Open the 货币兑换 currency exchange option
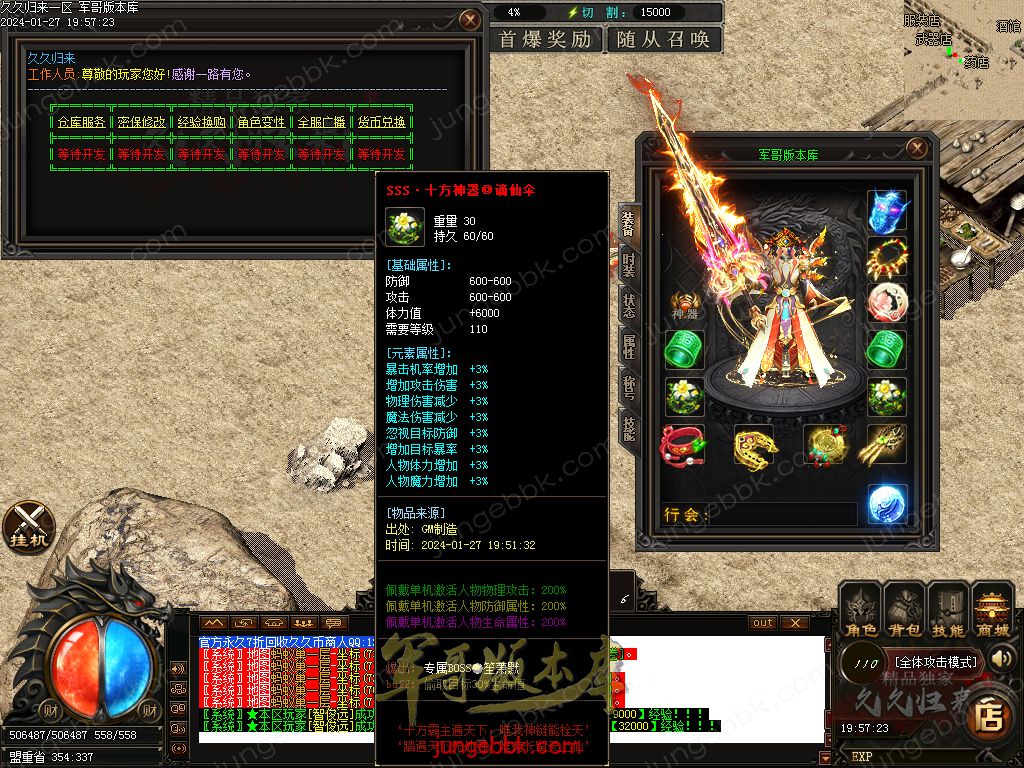The image size is (1024, 768). tap(381, 122)
